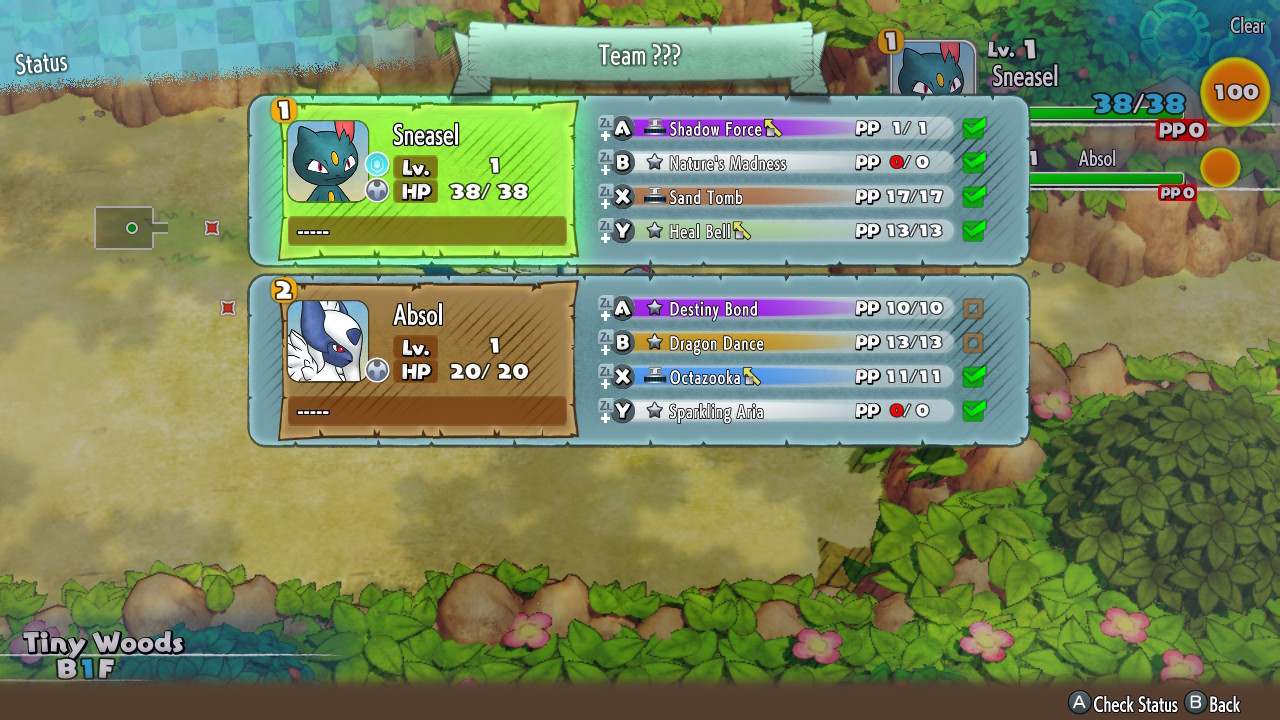Click Sneasel's portrait in the party HUD
Image resolution: width=1280 pixels, height=720 pixels.
932,72
